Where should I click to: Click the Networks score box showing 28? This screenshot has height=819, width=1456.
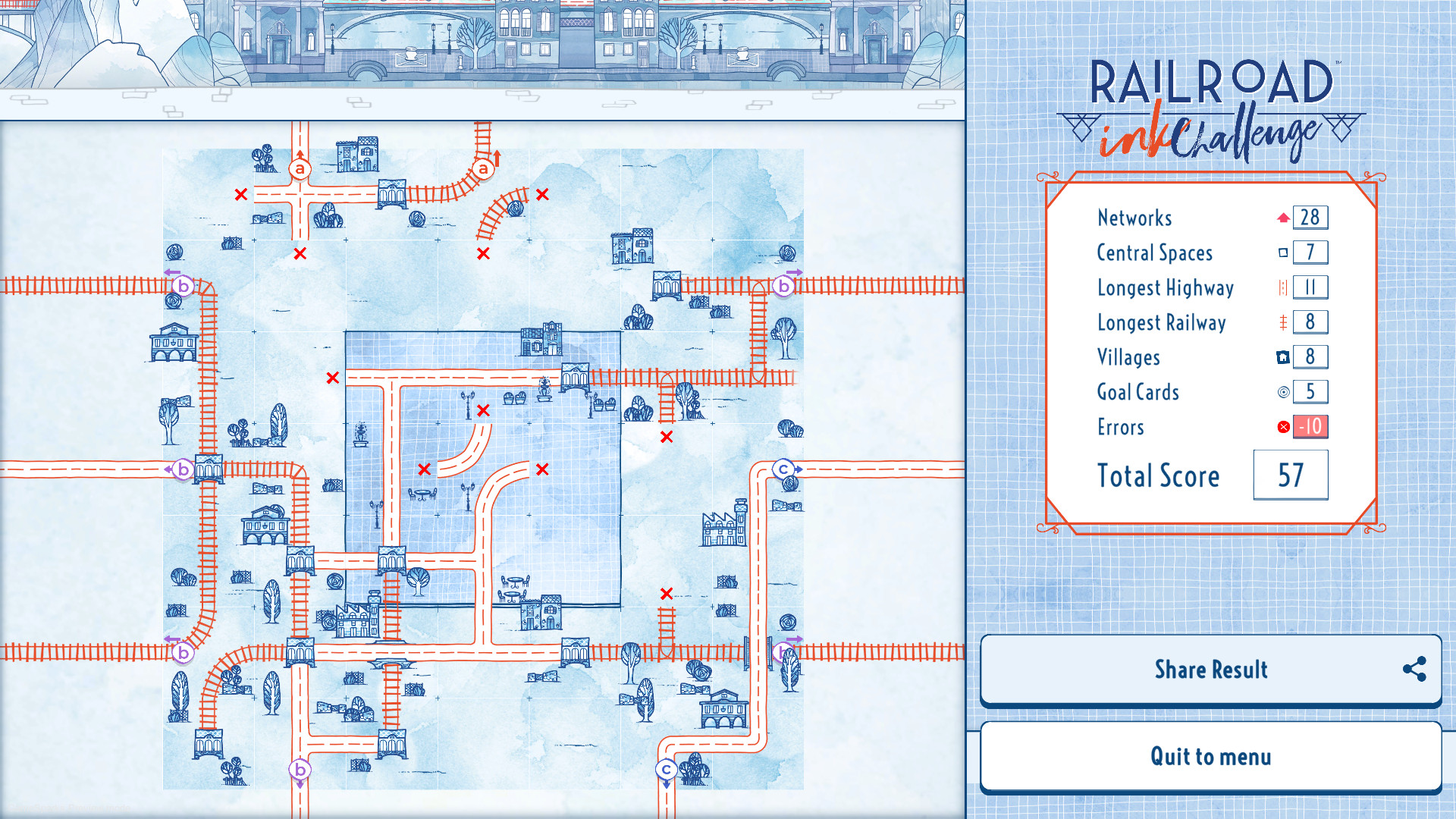[x=1310, y=218]
